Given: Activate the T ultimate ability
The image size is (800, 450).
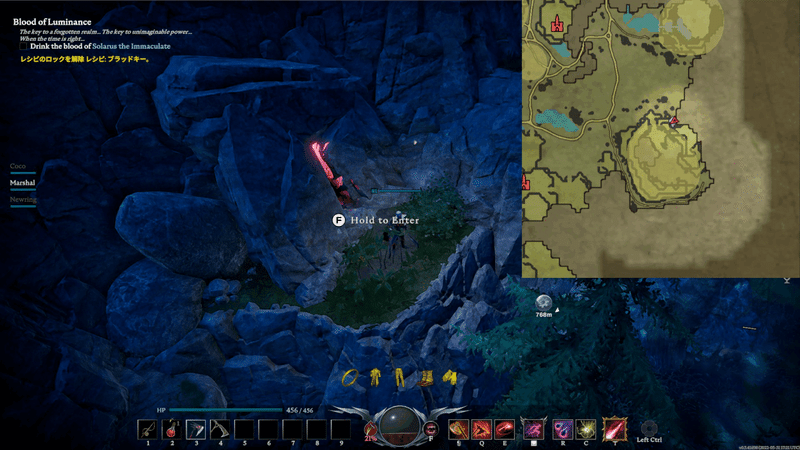Looking at the screenshot, I should (x=613, y=429).
